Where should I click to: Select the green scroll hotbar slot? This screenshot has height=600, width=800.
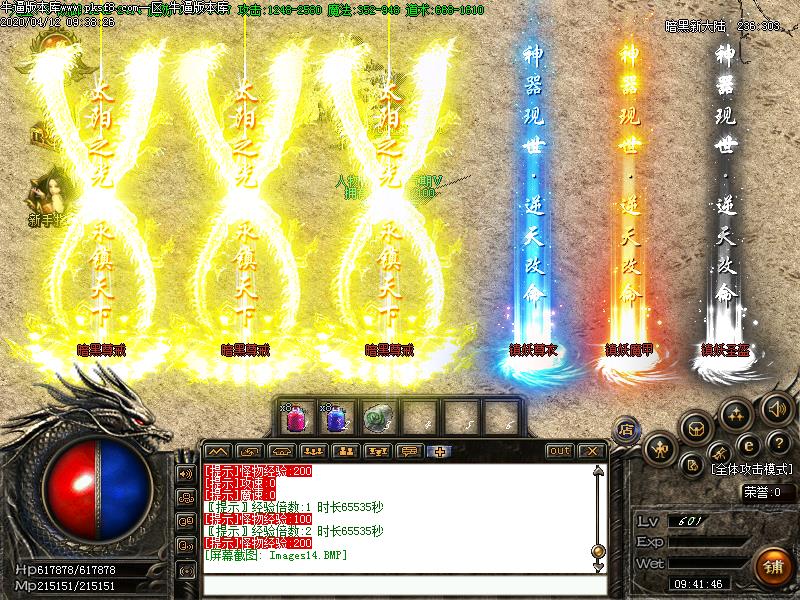376,415
